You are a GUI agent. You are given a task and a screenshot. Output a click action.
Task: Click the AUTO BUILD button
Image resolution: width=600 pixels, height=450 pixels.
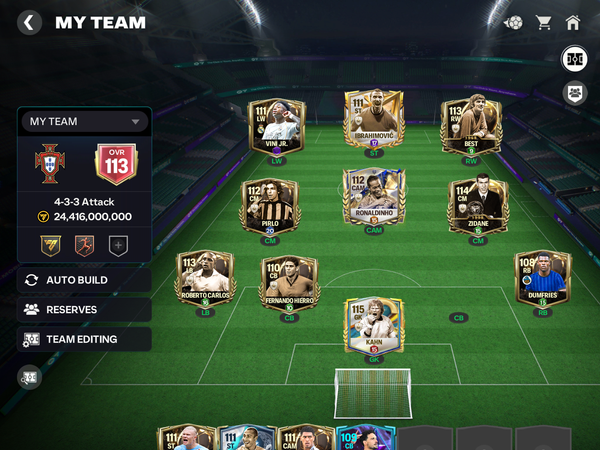coord(84,280)
